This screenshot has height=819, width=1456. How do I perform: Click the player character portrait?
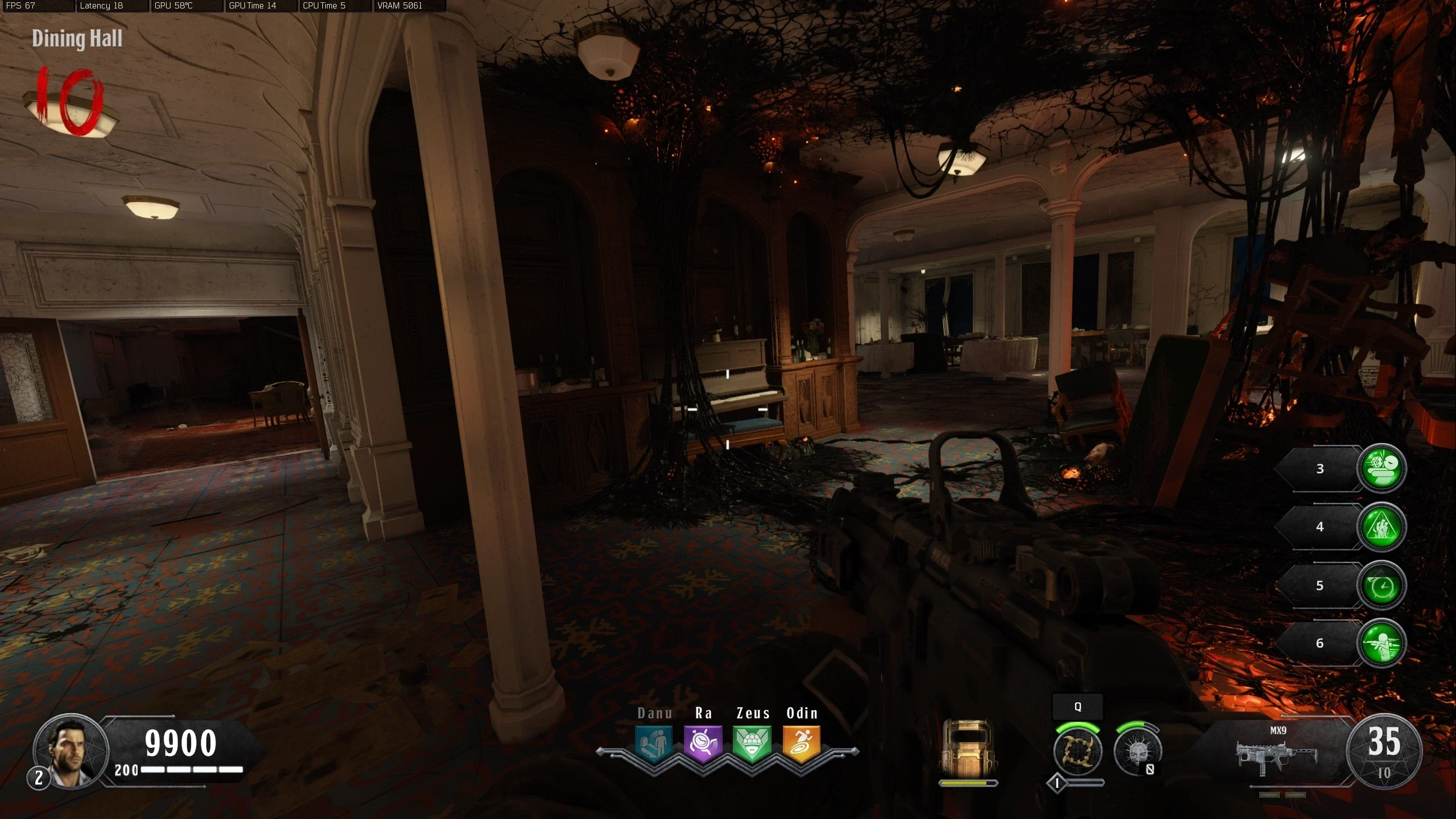(x=70, y=750)
